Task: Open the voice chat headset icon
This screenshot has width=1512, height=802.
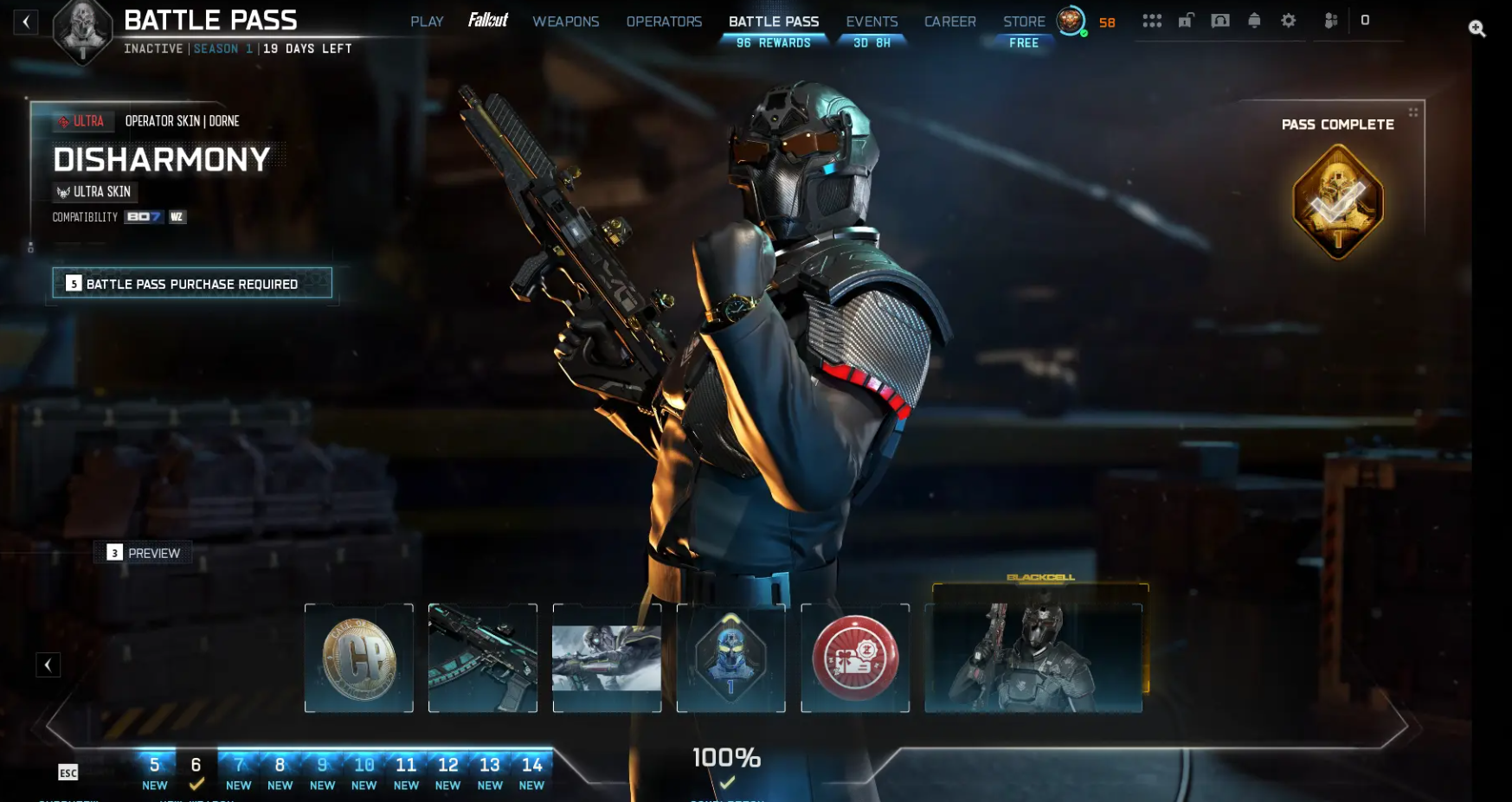Action: tap(1219, 19)
